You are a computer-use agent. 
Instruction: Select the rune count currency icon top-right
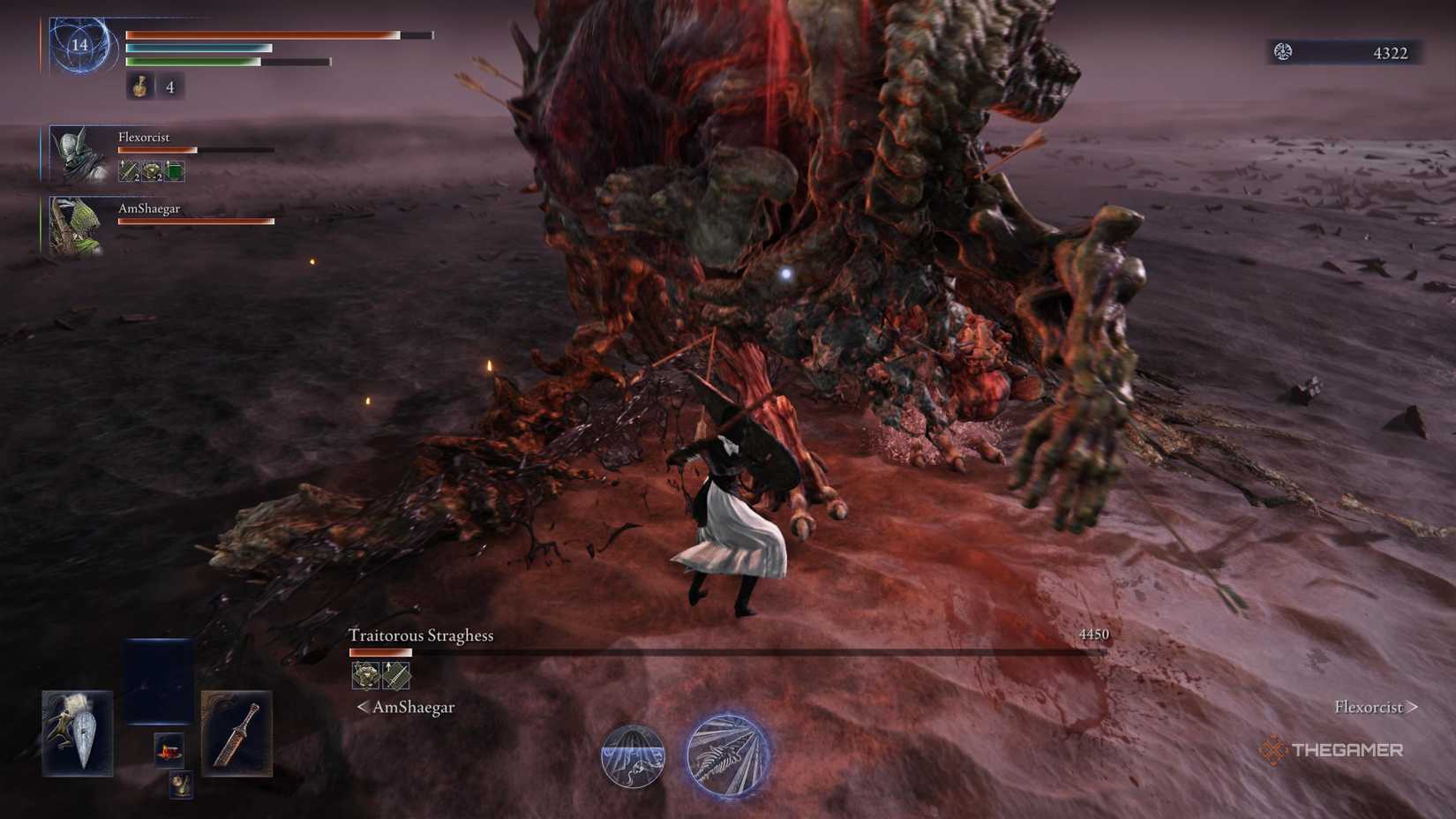[x=1285, y=53]
